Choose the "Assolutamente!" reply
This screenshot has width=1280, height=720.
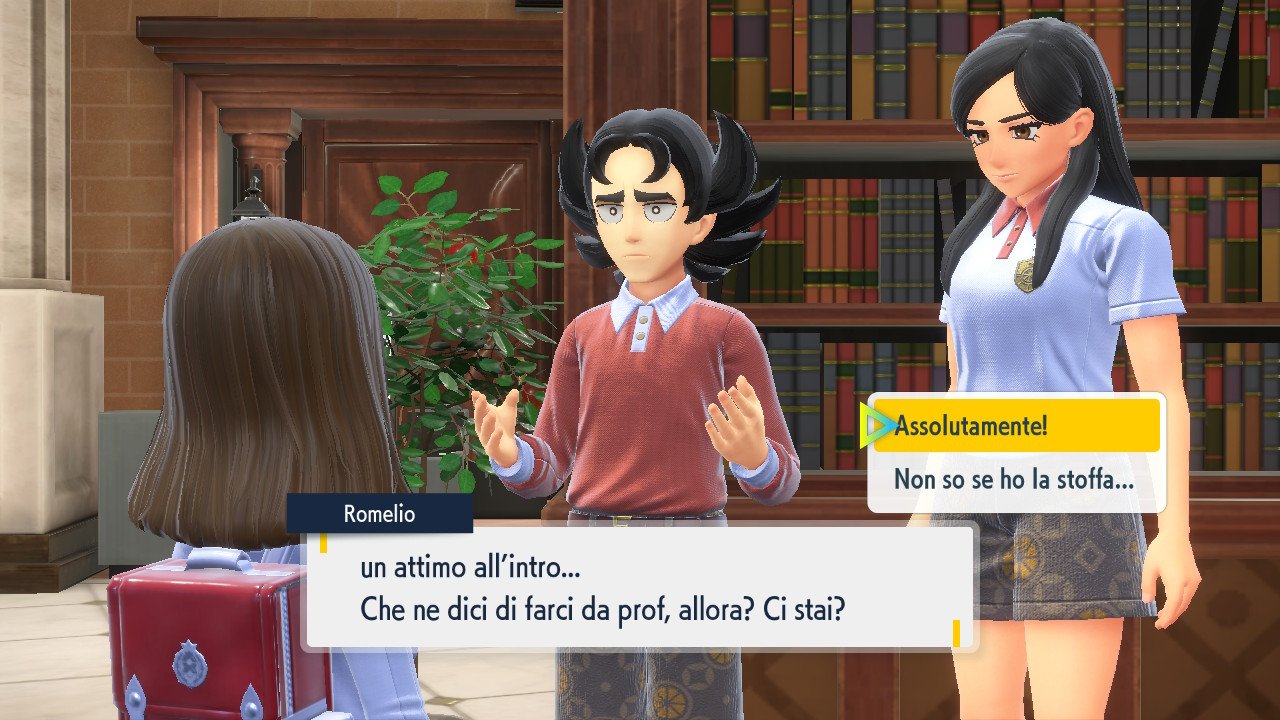pyautogui.click(x=1016, y=426)
